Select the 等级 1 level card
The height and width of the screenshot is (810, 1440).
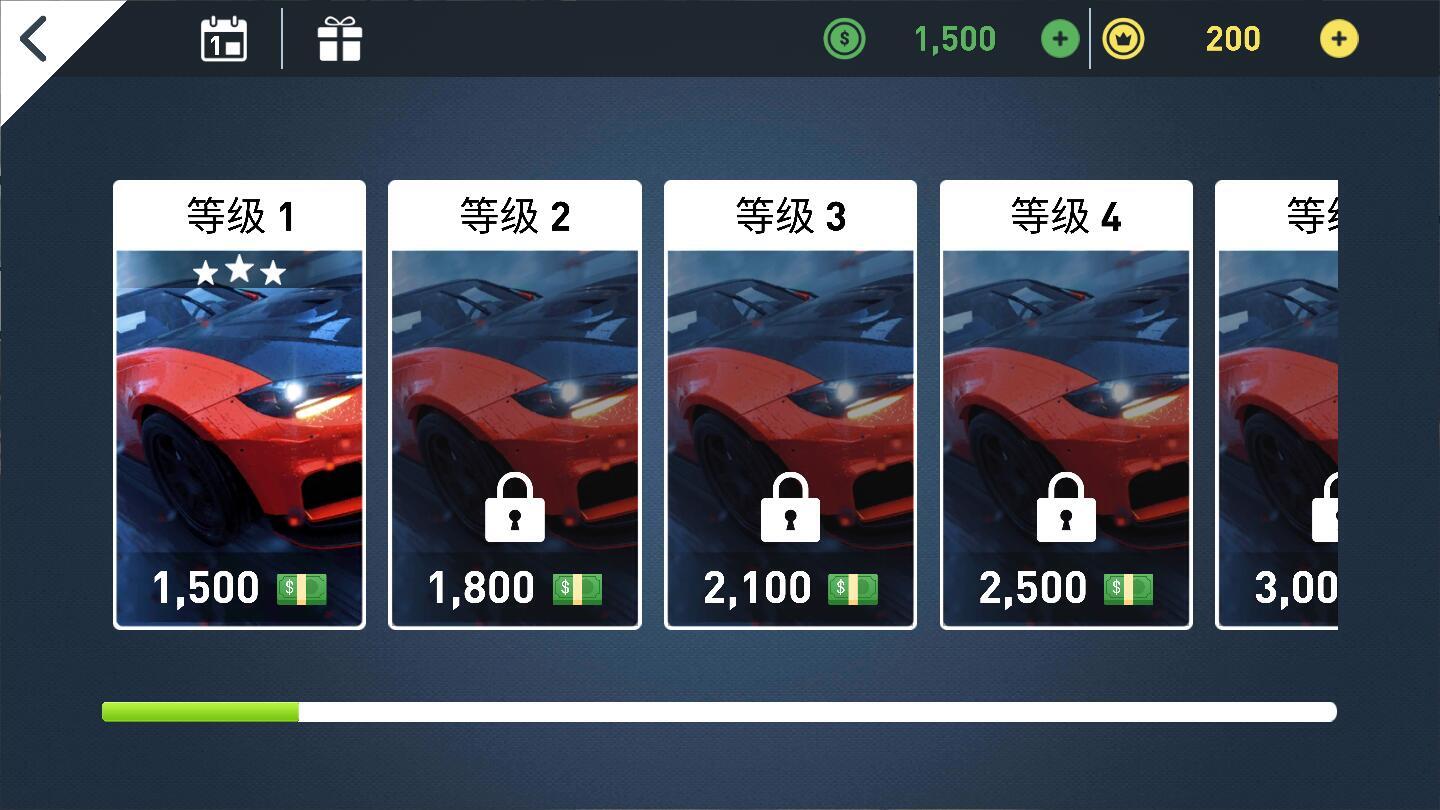[239, 400]
